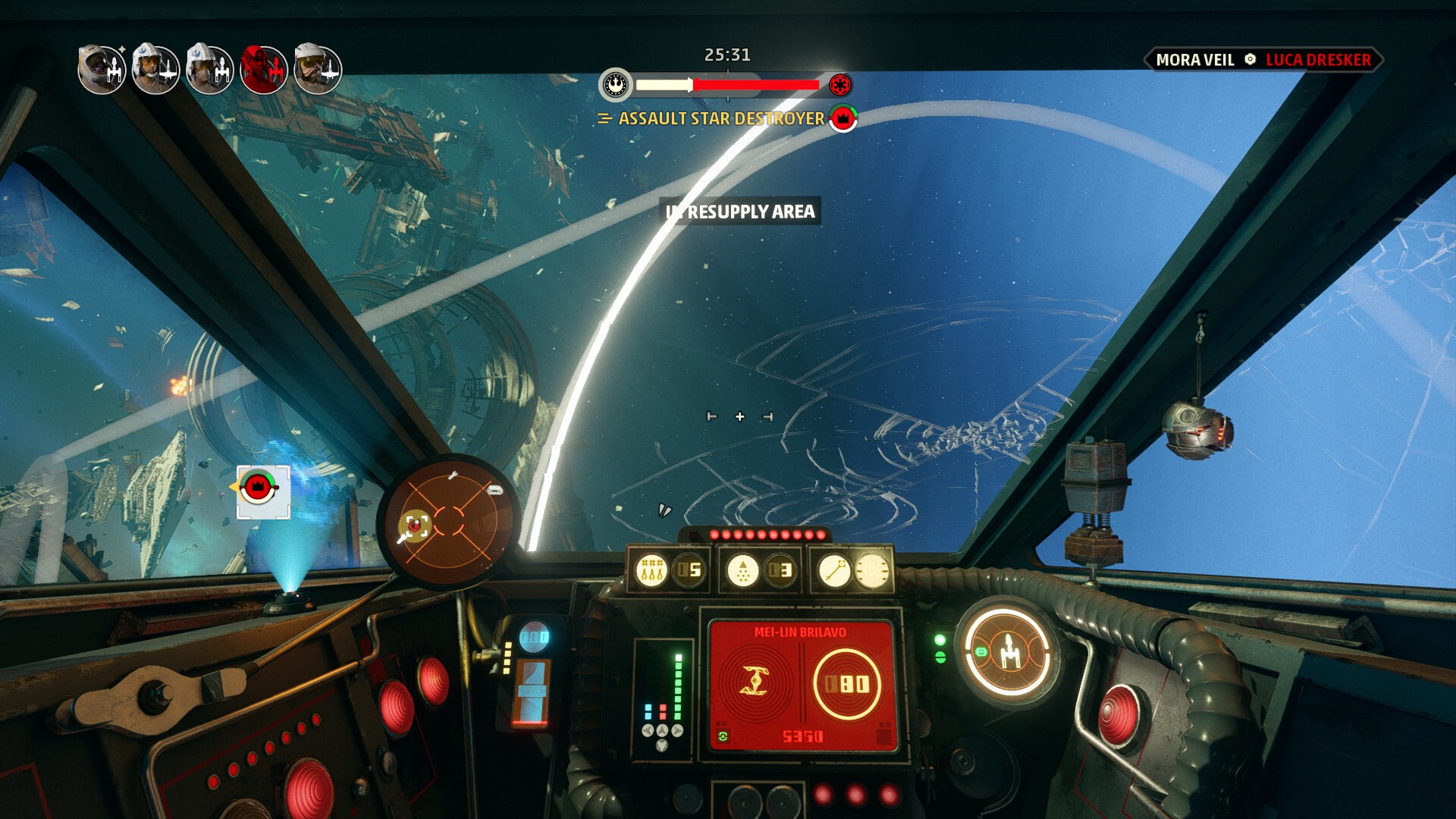Click the Rebel faction emblem on morale bar
Viewport: 1456px width, 819px height.
(616, 84)
